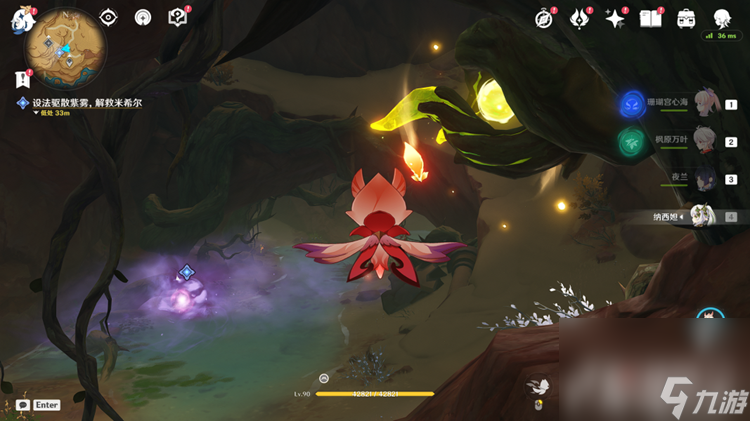Open the eye-shaped elemental sight icon
Screen dimensions: 750x421
click(109, 17)
